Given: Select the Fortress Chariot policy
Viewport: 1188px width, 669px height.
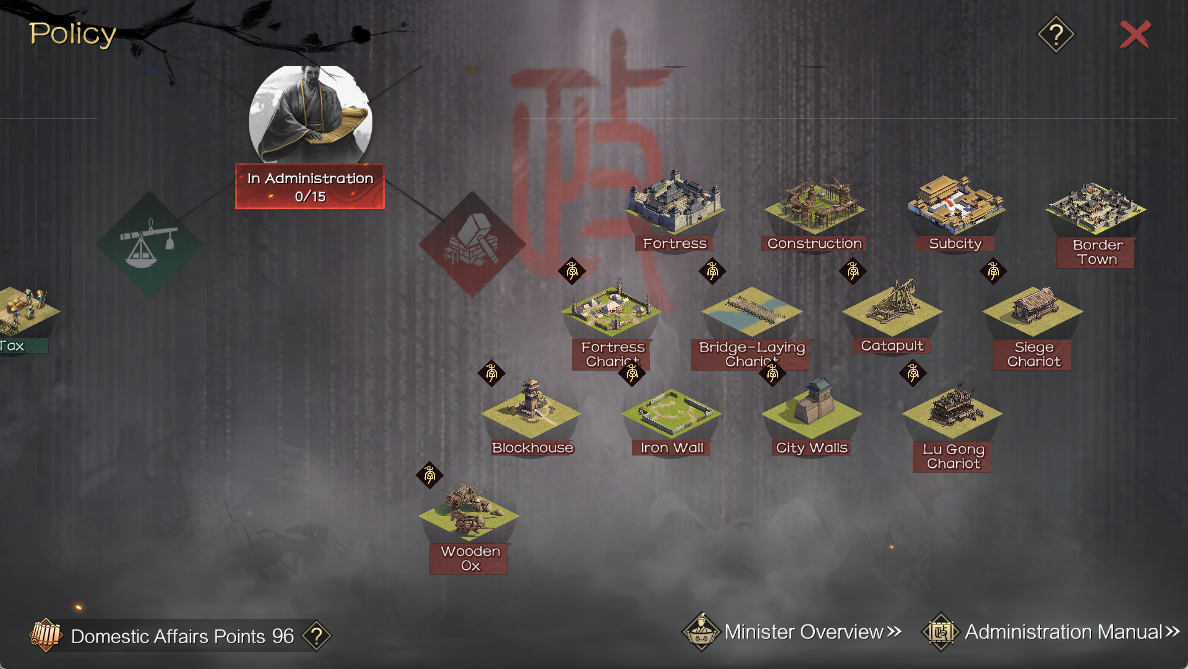Looking at the screenshot, I should 612,318.
